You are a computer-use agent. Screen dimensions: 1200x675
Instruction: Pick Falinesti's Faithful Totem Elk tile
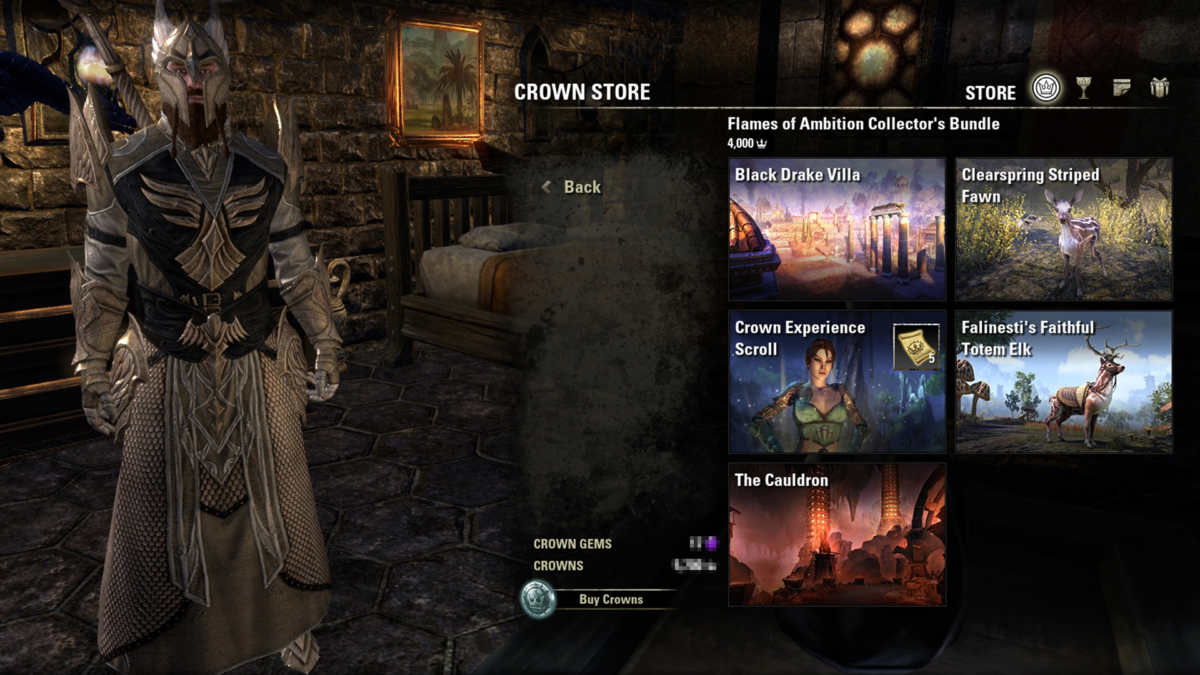(1063, 382)
